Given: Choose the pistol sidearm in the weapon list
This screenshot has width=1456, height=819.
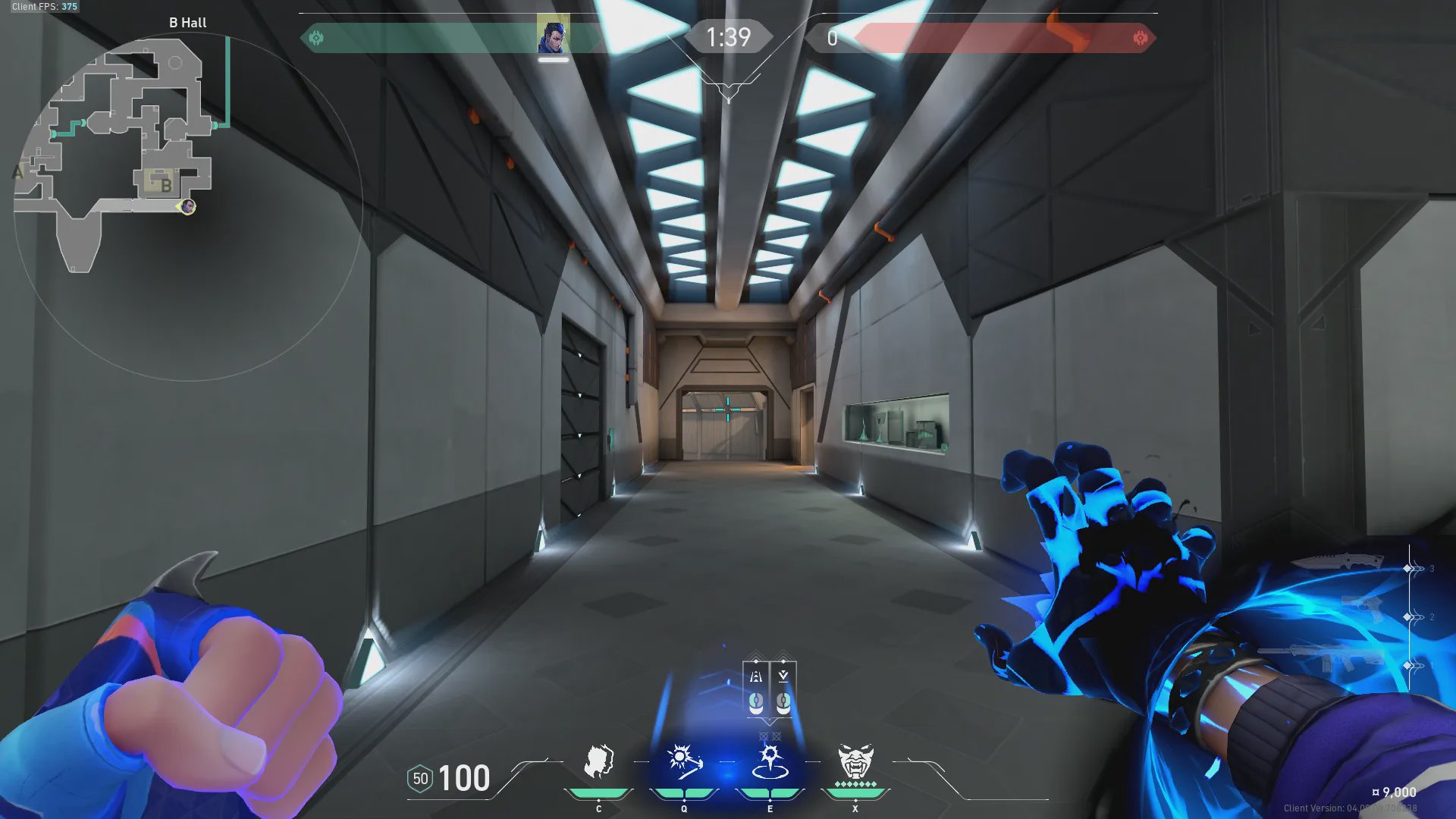Looking at the screenshot, I should coord(1363,607).
